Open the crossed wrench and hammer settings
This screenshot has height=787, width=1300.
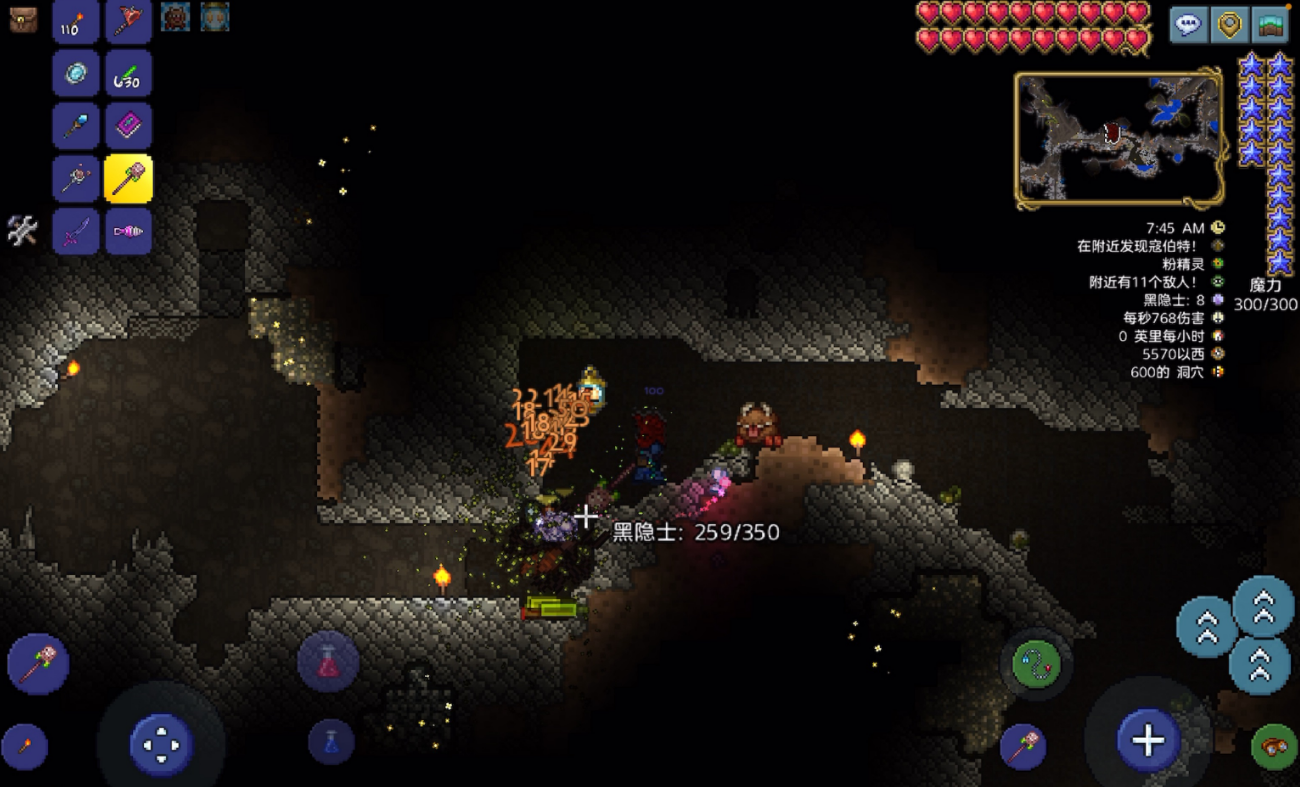(x=22, y=230)
